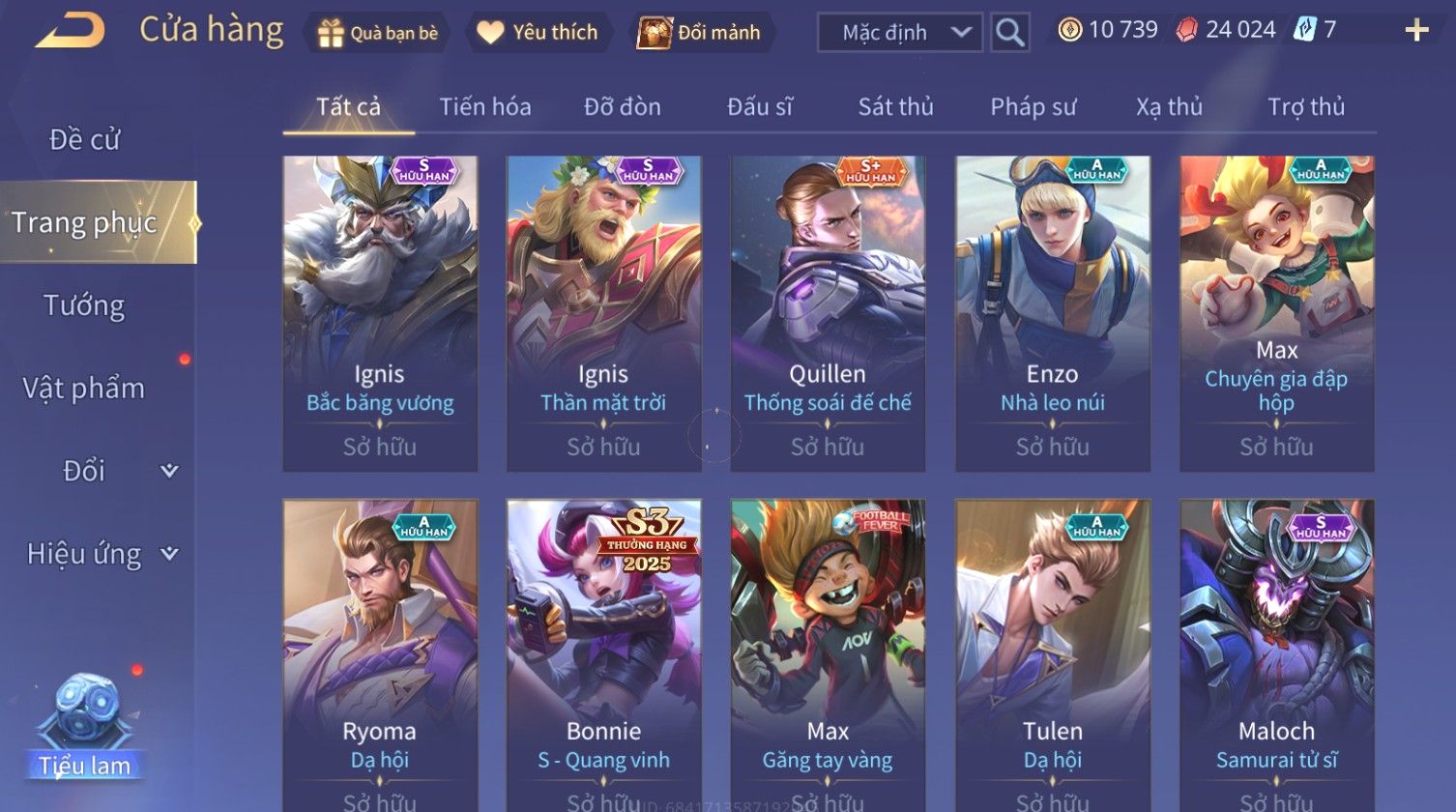Add currency with the plus button
1456x812 pixels.
[1416, 31]
